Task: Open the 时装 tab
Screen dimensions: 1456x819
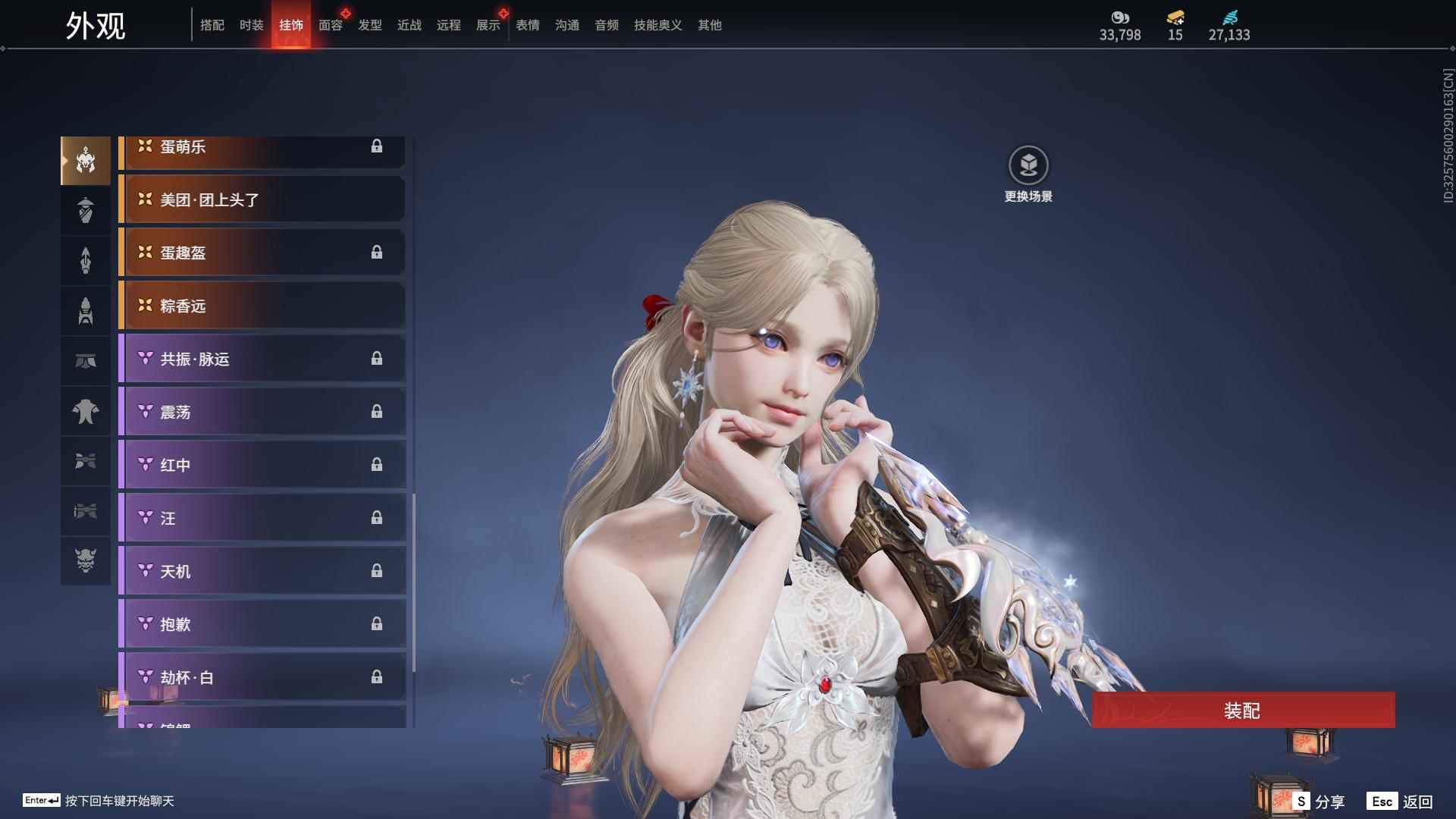Action: click(252, 25)
